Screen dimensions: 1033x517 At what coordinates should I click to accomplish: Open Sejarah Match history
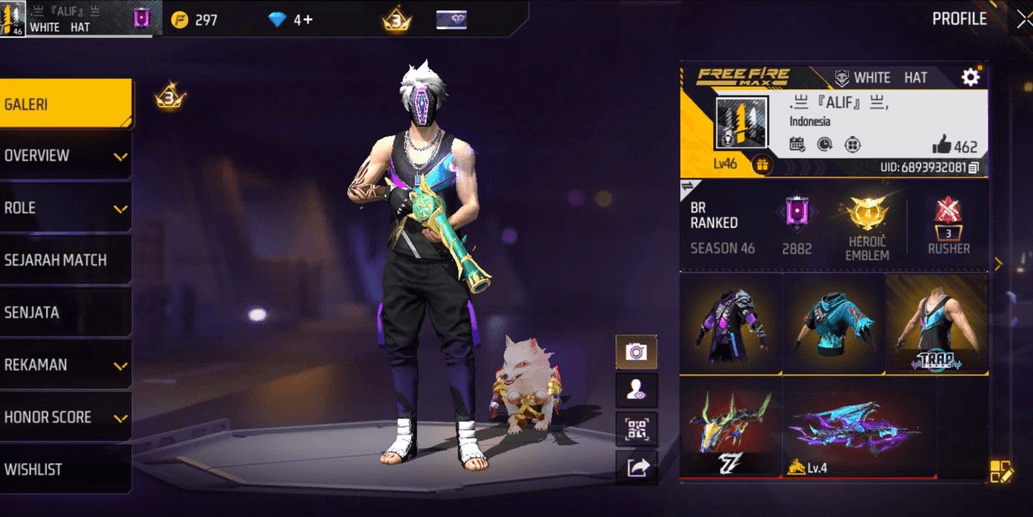65,260
